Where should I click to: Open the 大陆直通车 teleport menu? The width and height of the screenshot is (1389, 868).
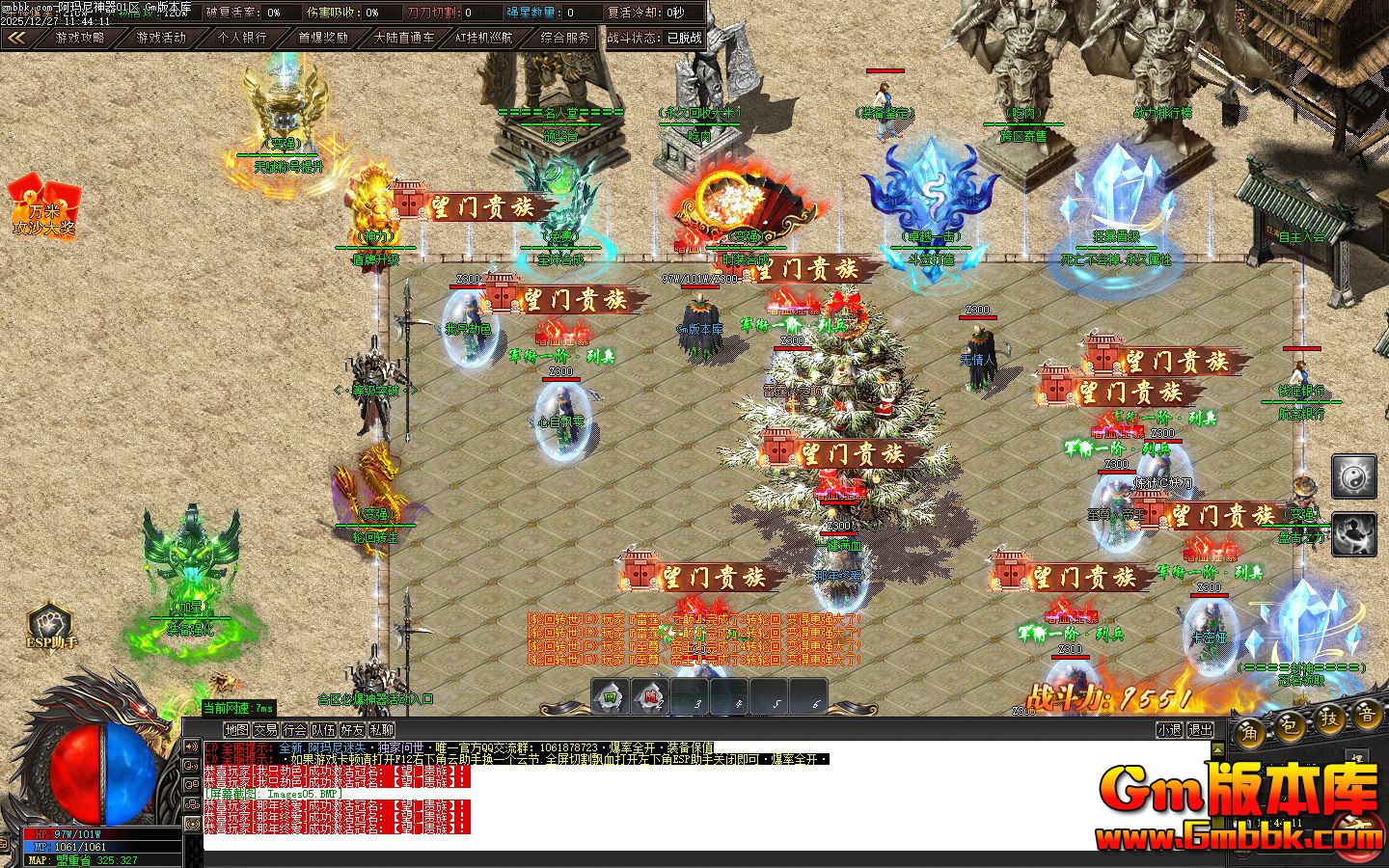(403, 38)
